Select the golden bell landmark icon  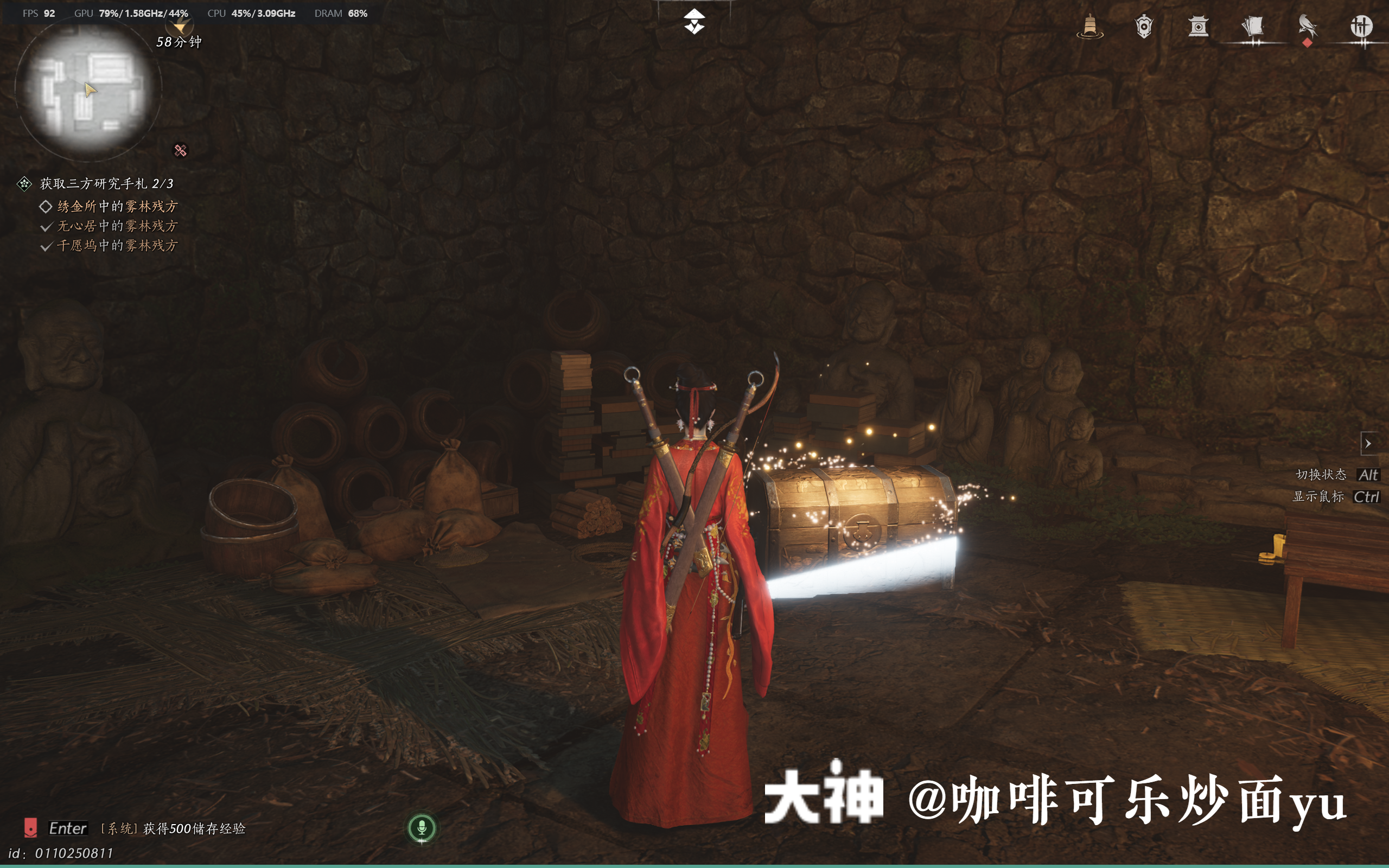(x=1089, y=26)
